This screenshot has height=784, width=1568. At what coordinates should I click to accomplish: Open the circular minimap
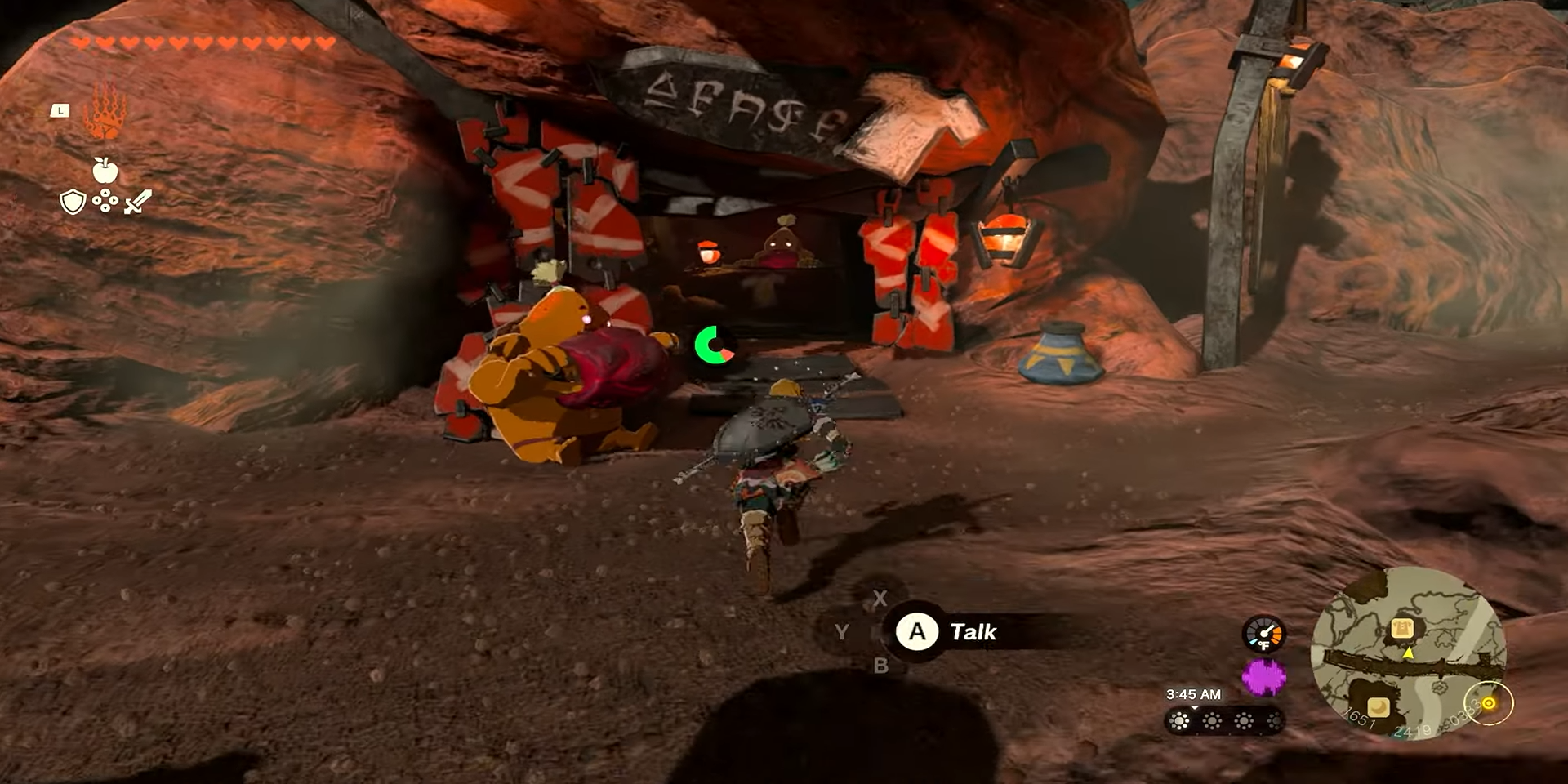coord(1408,653)
